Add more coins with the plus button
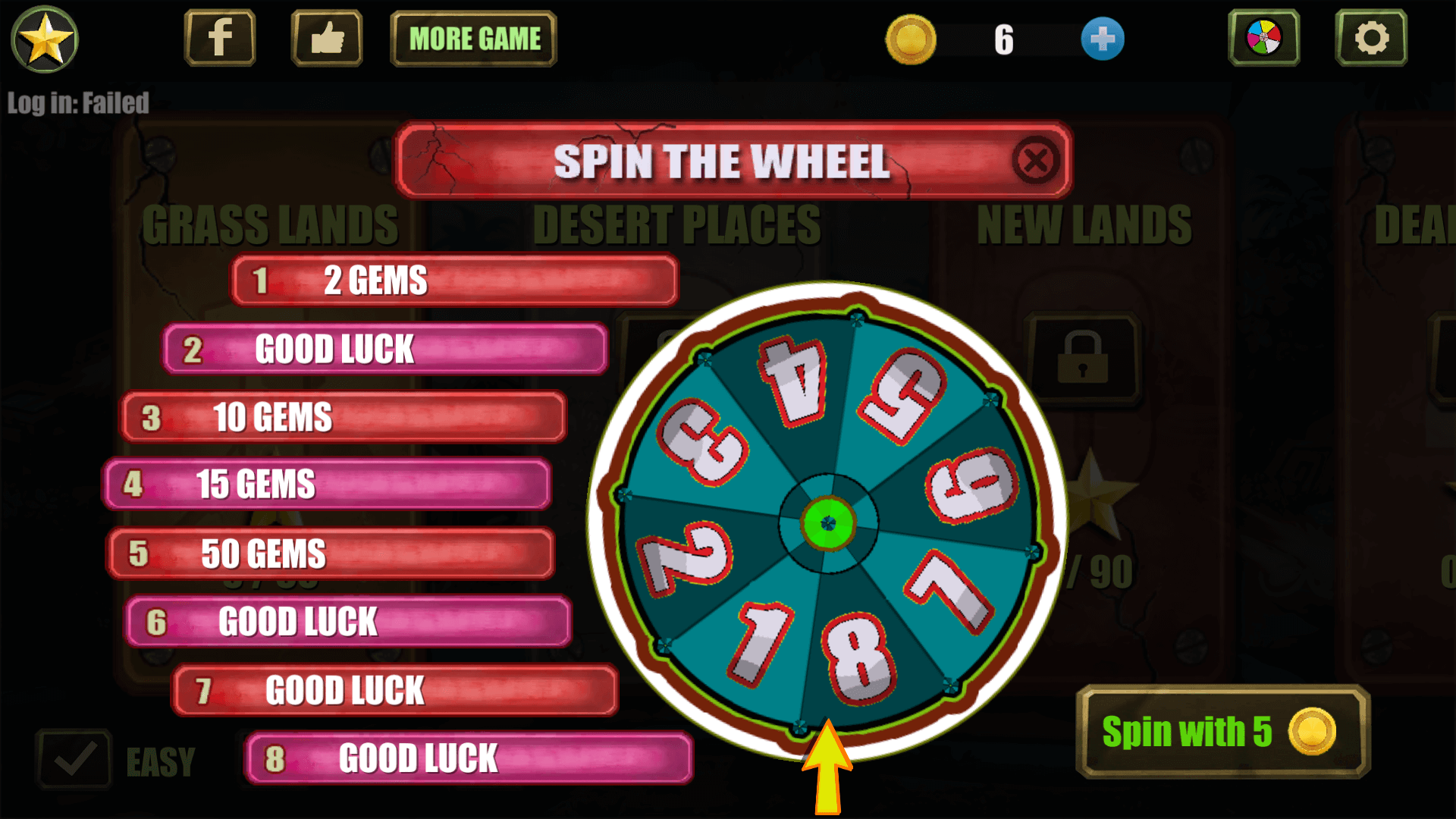 point(1102,39)
